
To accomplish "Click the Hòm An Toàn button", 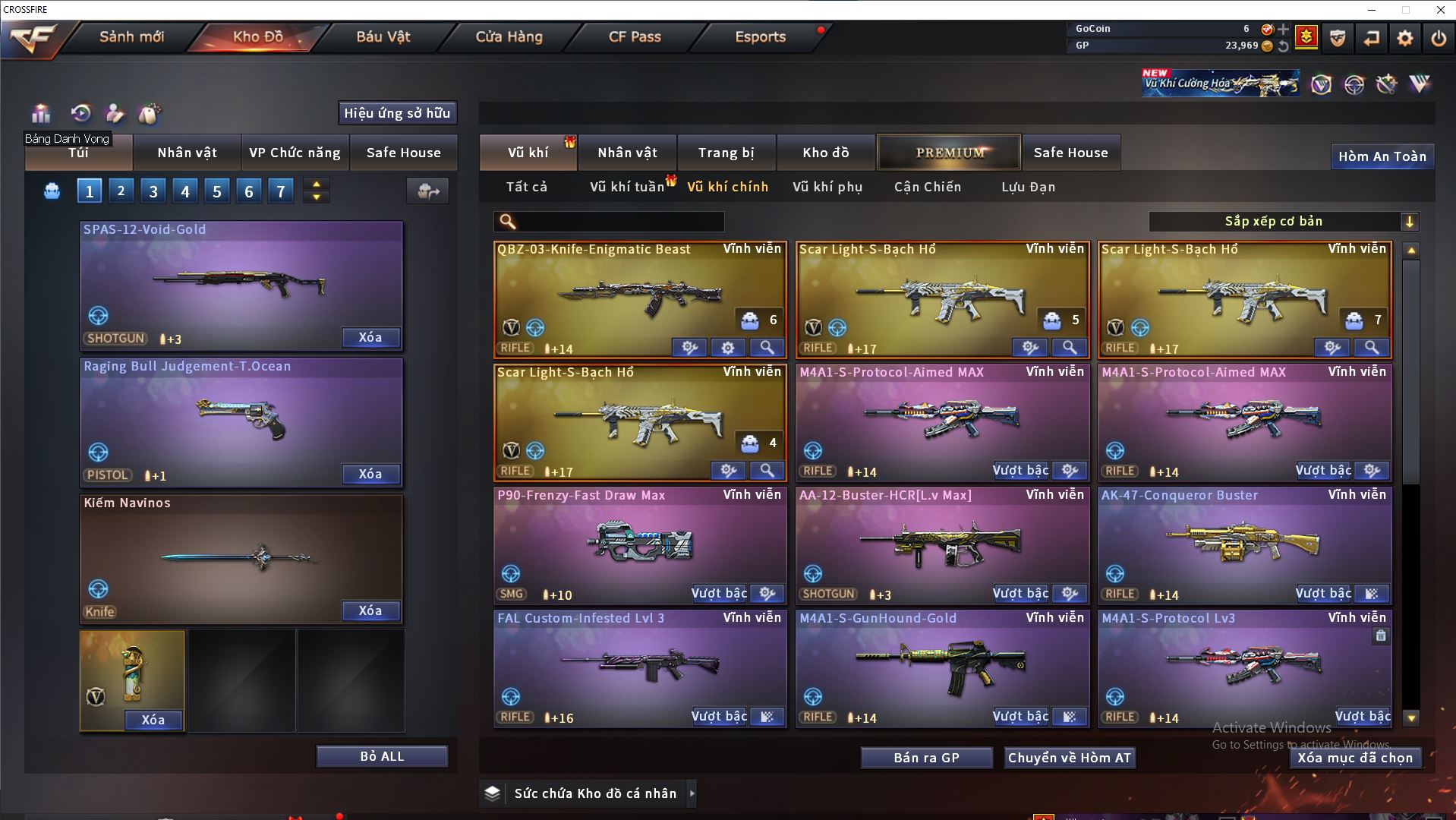I will (1382, 156).
